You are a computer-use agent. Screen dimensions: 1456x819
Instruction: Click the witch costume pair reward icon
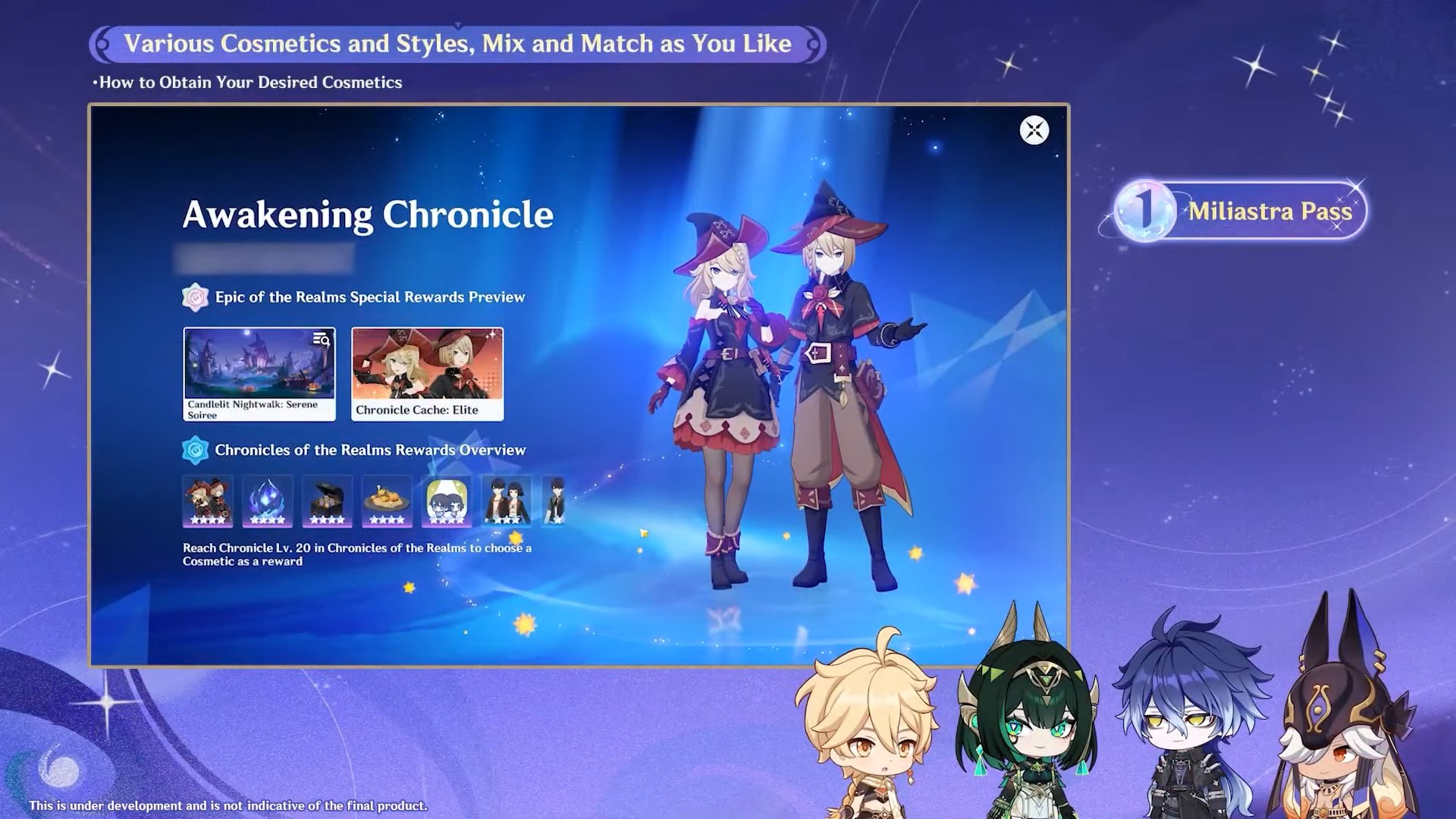coord(208,501)
